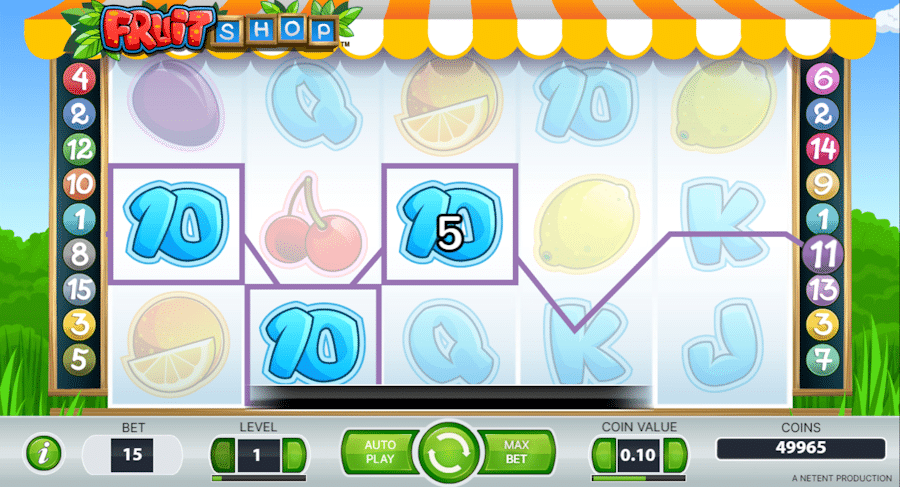
Task: Show payline 4 marker
Action: click(79, 77)
